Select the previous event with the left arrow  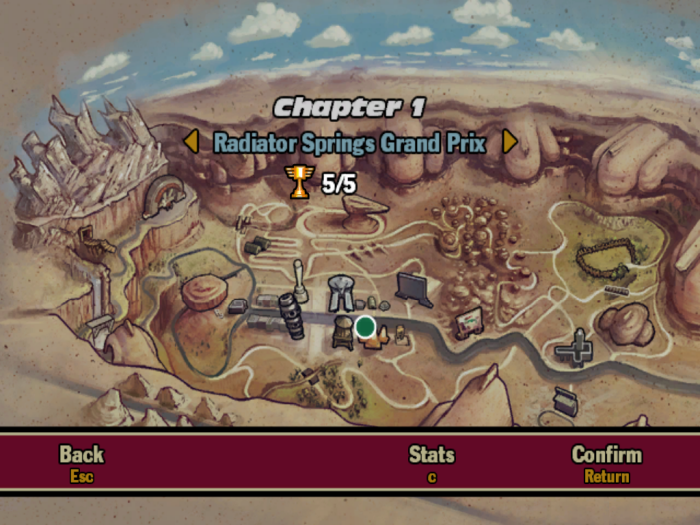pyautogui.click(x=191, y=142)
